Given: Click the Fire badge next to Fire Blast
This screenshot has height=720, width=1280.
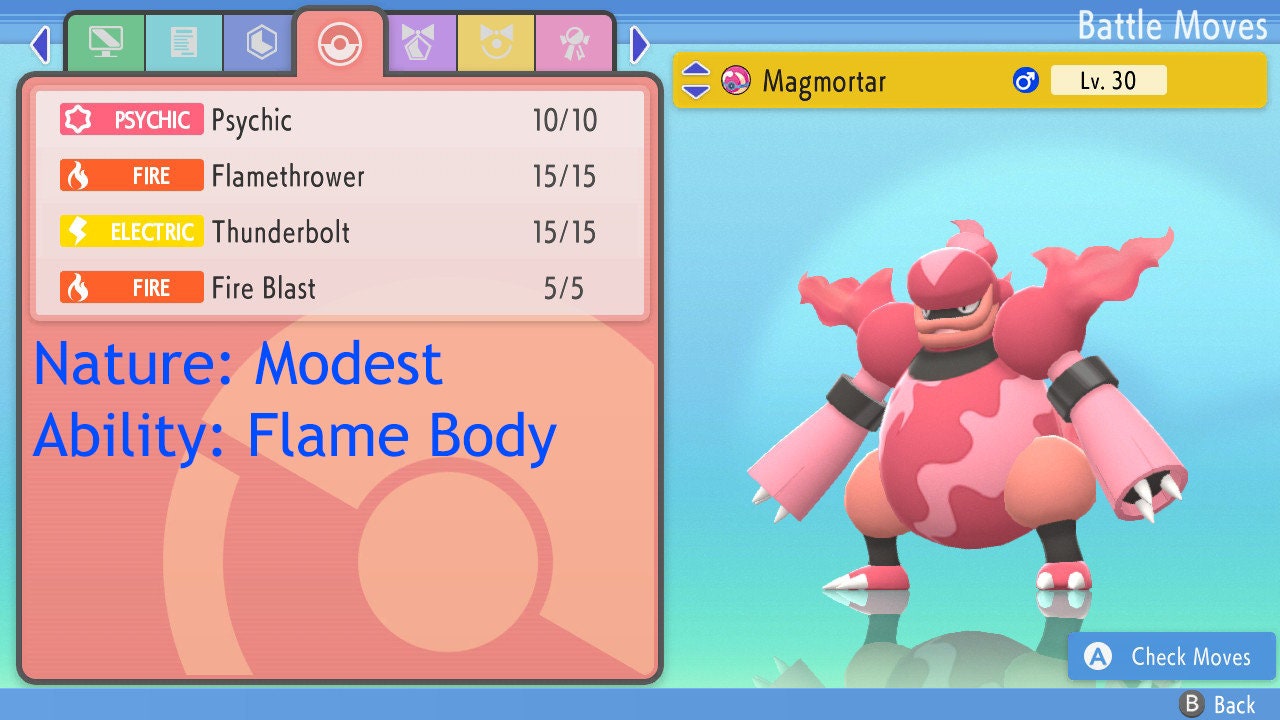Looking at the screenshot, I should tap(131, 287).
